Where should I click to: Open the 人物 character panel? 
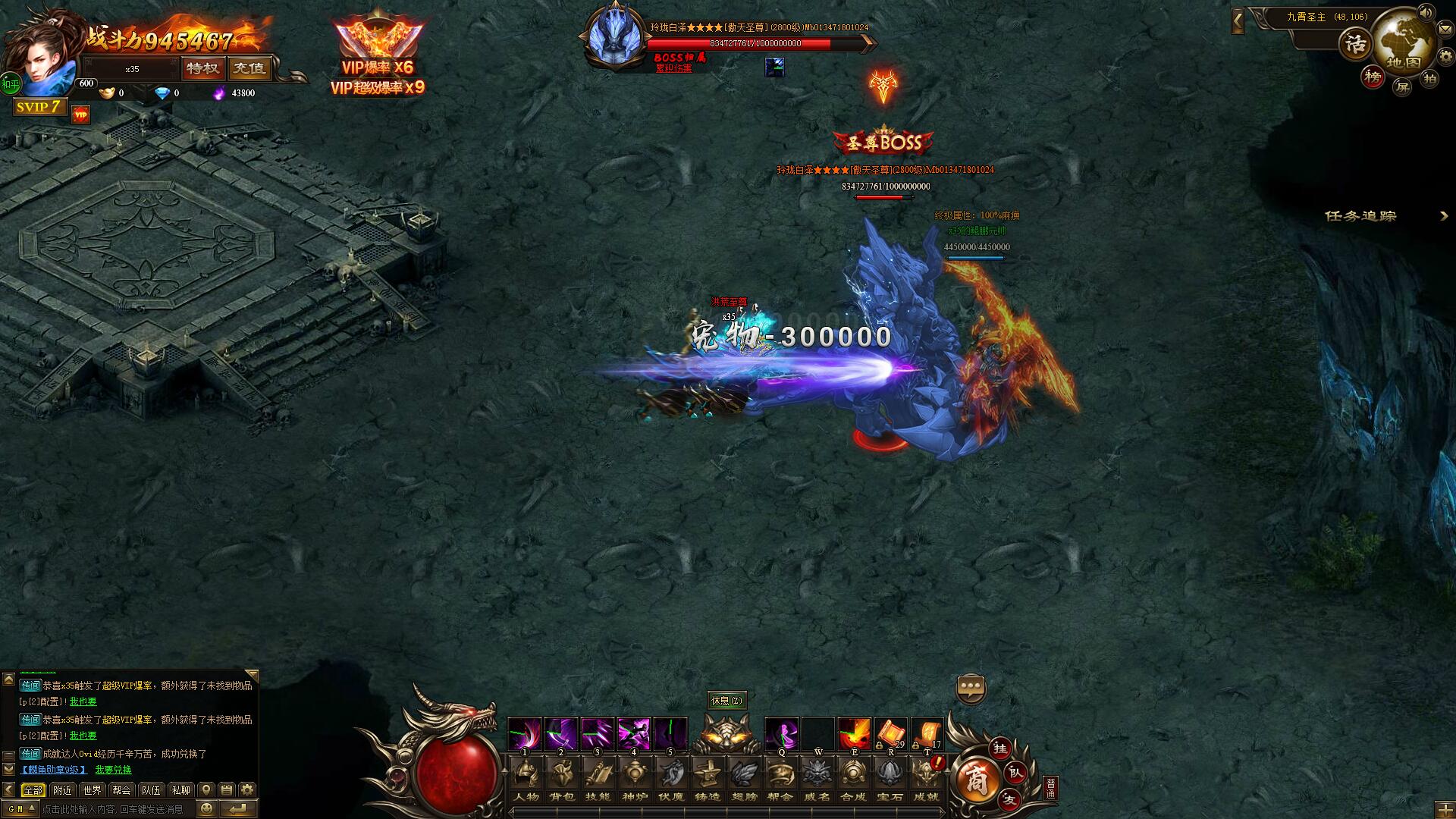526,778
